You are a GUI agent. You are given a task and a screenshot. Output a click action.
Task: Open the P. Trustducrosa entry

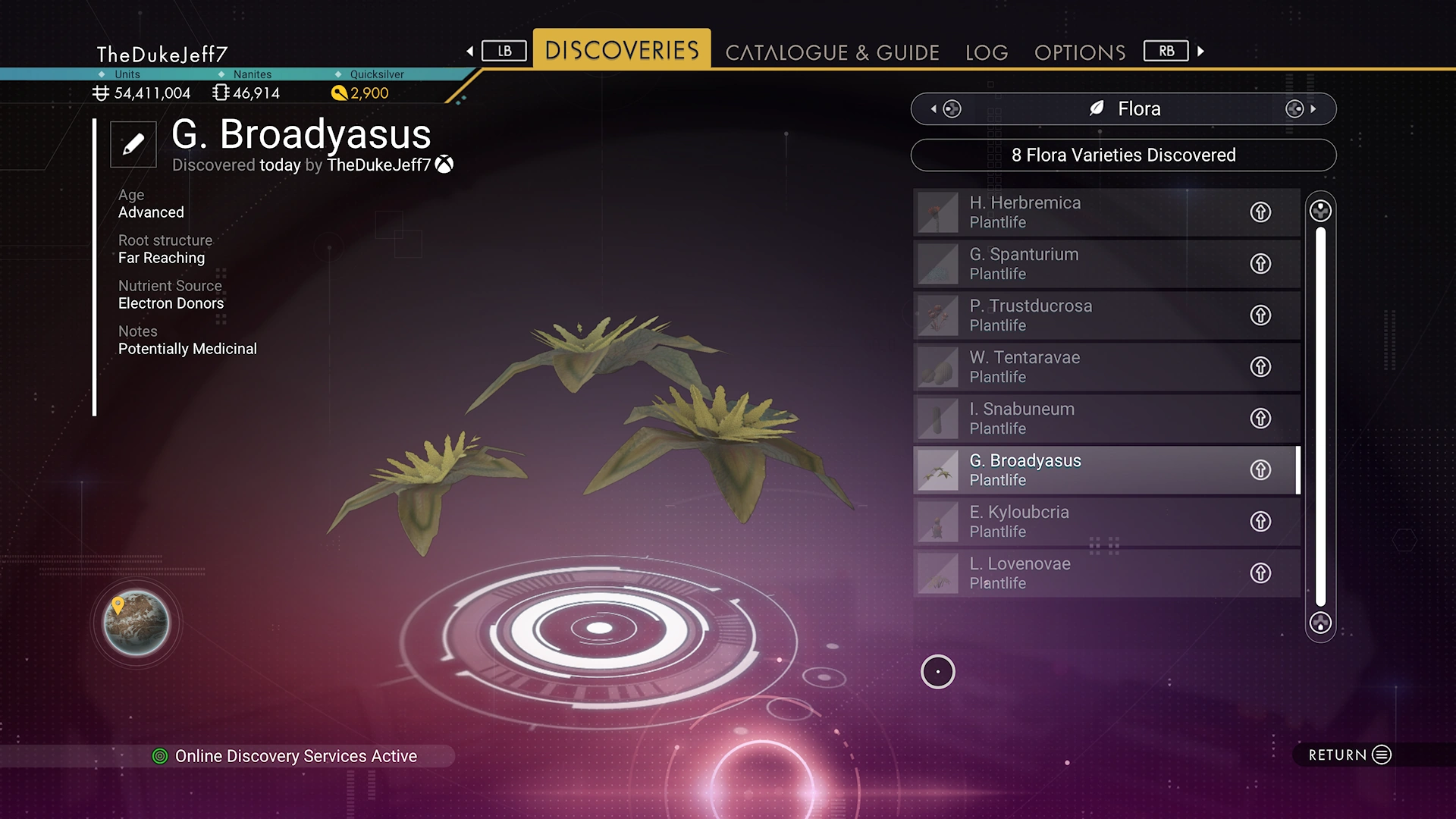(x=1077, y=315)
